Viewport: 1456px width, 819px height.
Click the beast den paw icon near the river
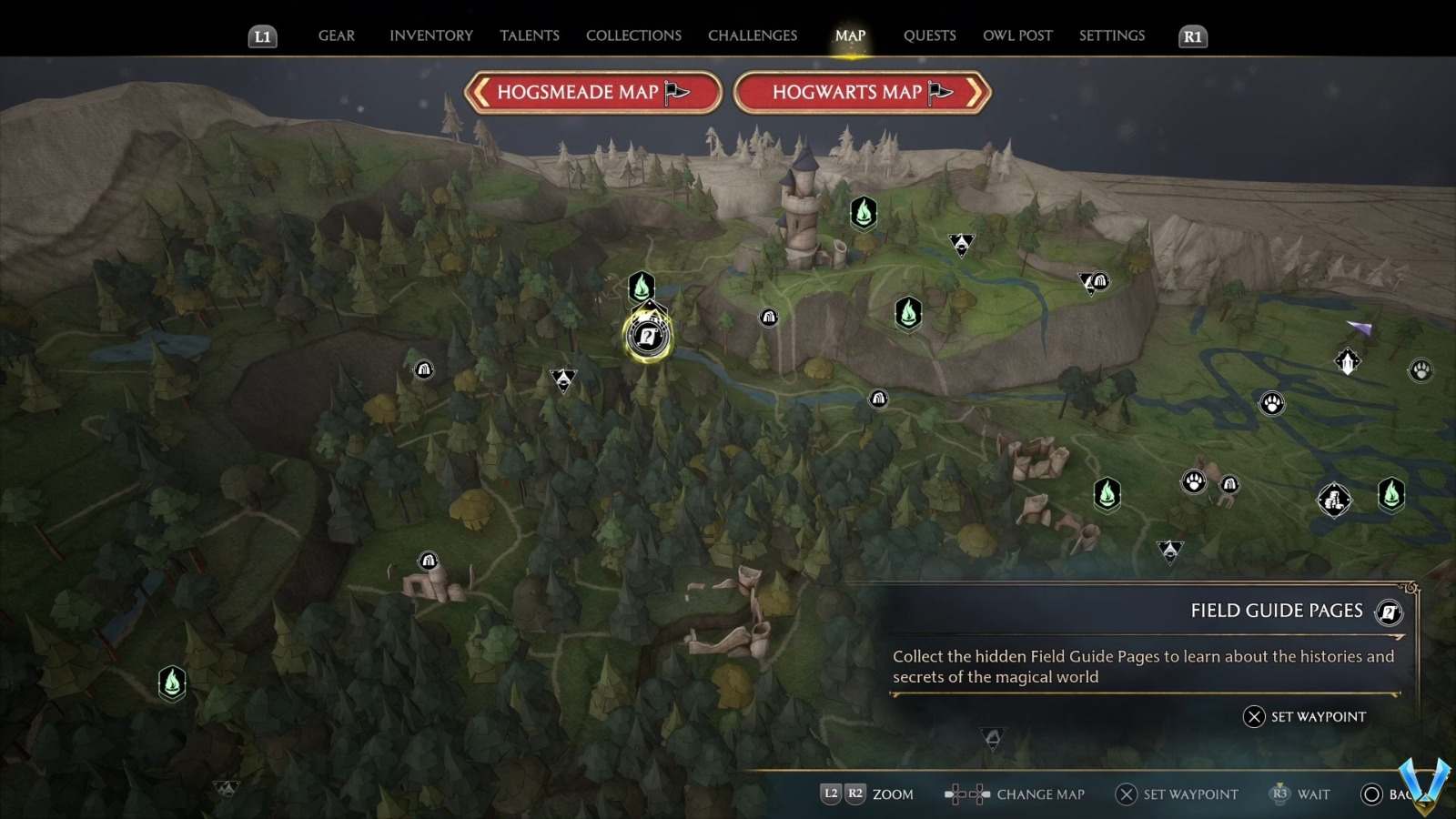[x=1272, y=401]
